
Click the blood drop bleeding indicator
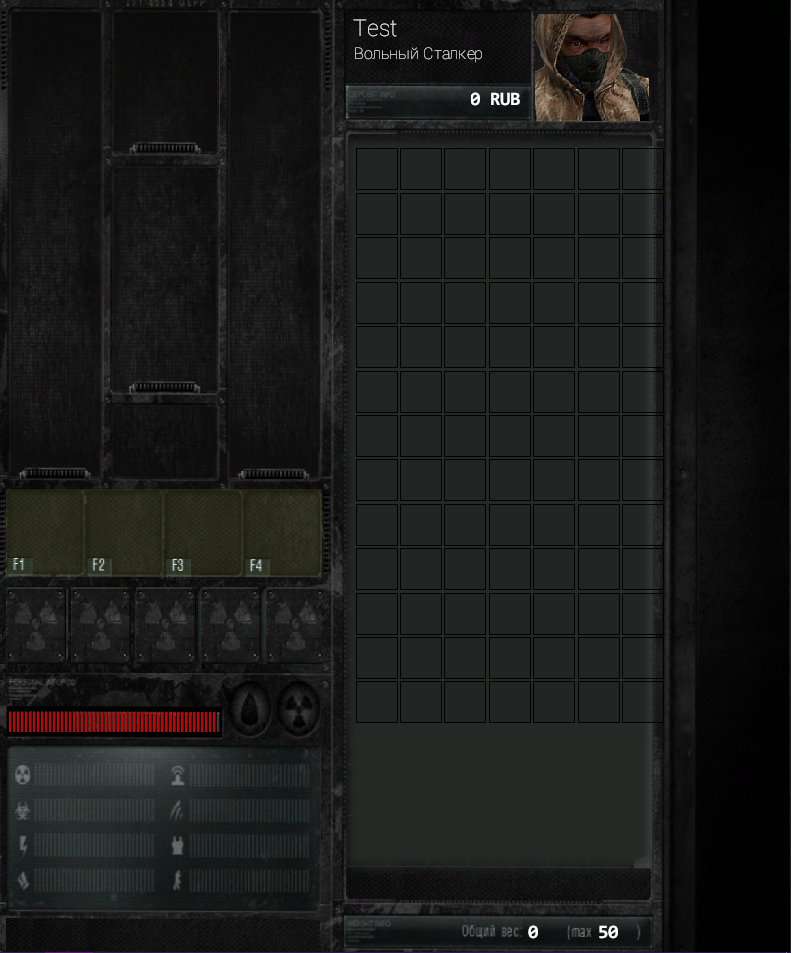[250, 710]
